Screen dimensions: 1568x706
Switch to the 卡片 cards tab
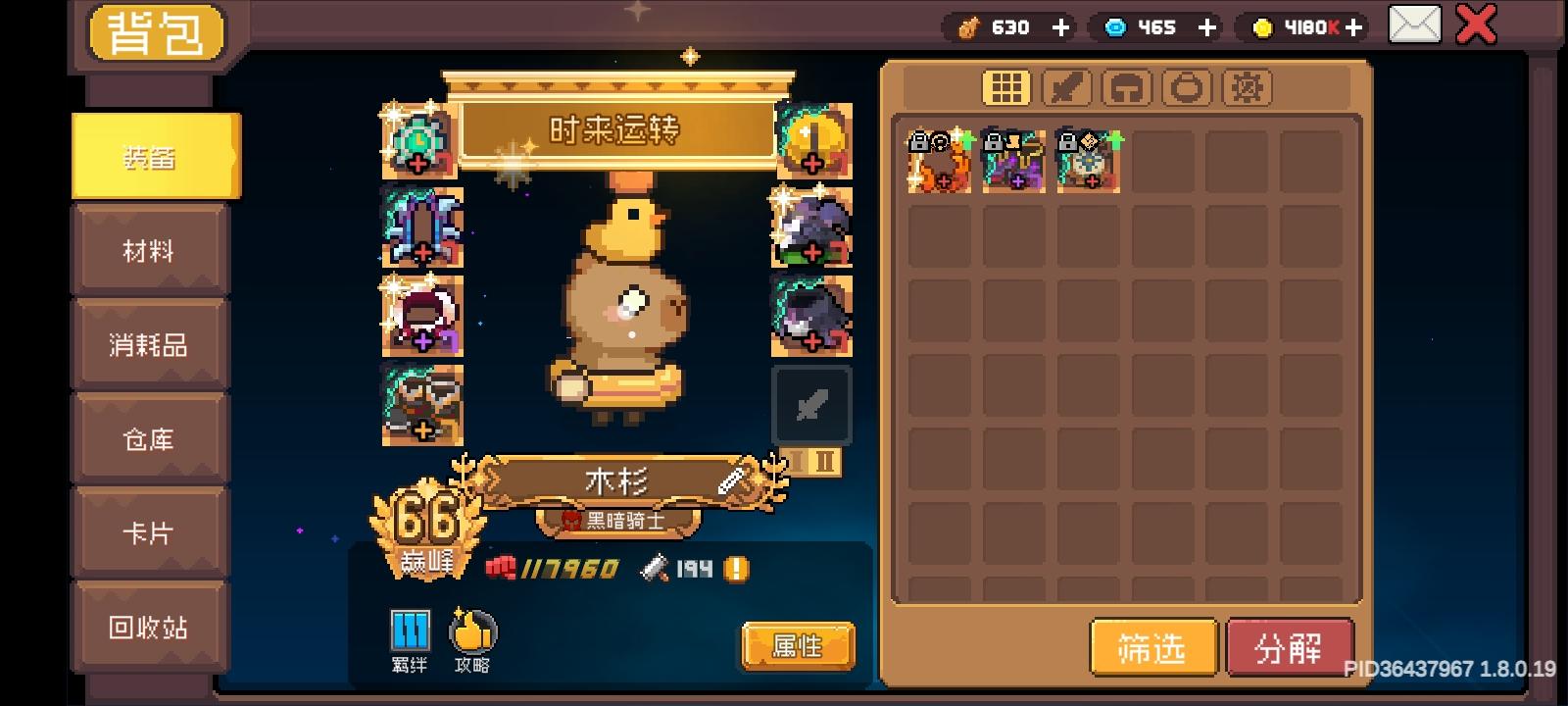click(x=149, y=532)
